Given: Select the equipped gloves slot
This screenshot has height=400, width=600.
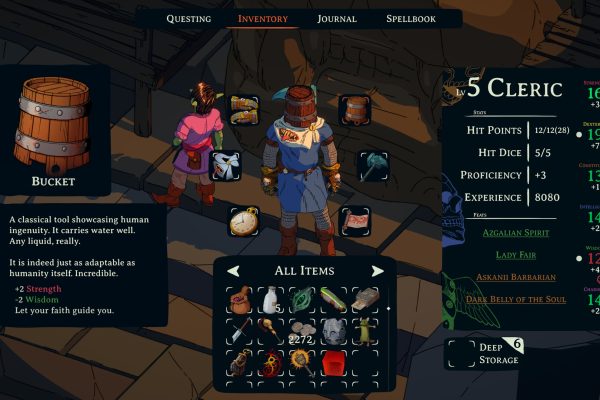Looking at the screenshot, I should click(x=244, y=109).
